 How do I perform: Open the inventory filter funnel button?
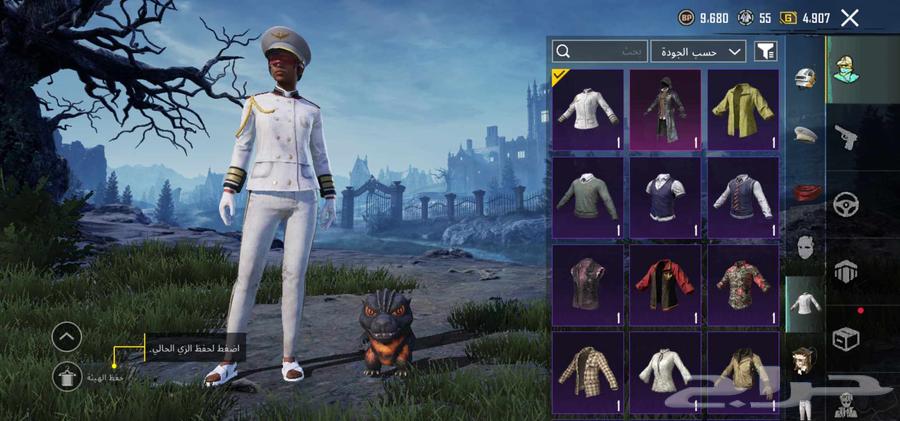click(x=765, y=51)
